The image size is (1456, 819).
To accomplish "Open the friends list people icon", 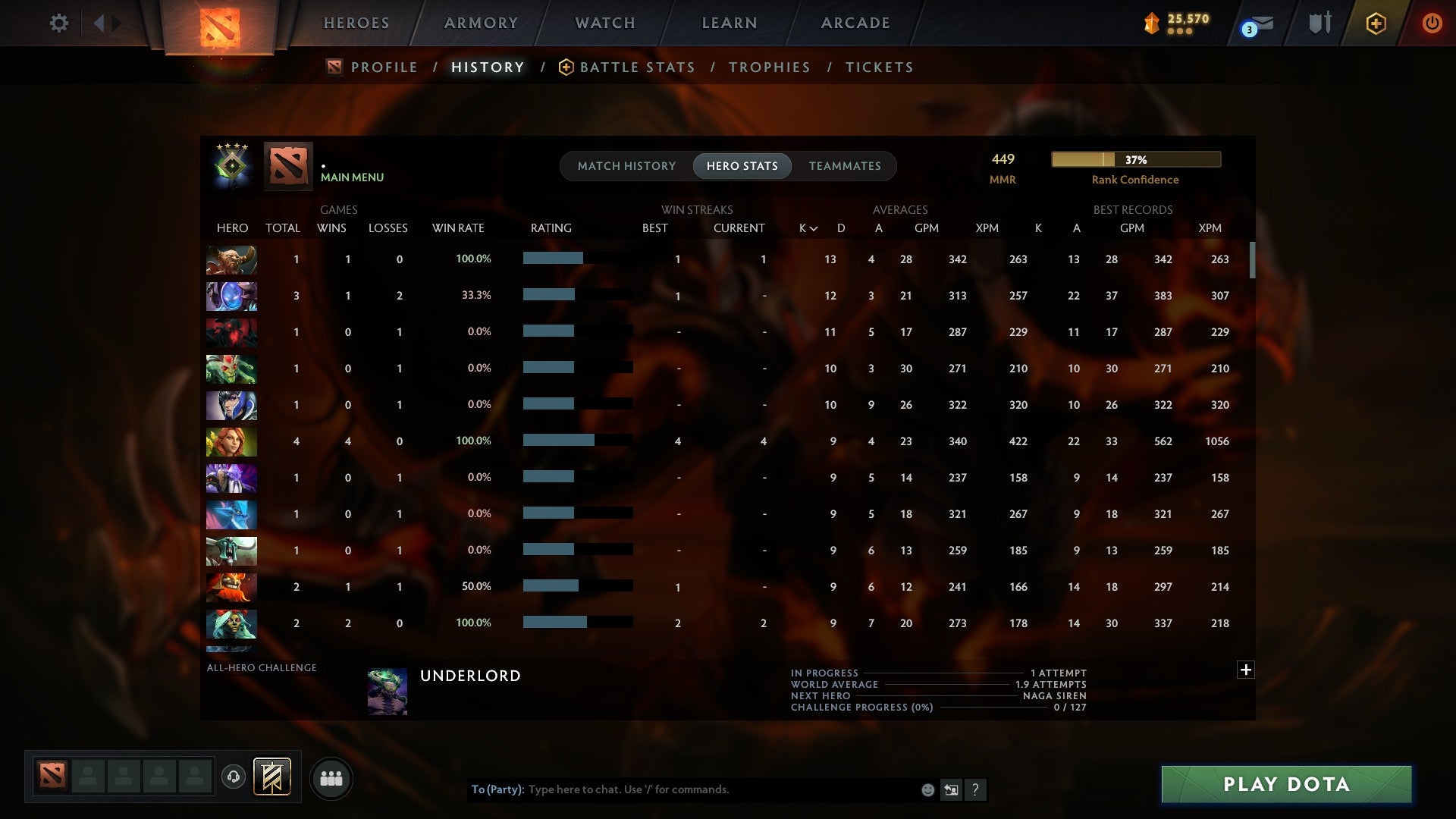I will coord(331,777).
